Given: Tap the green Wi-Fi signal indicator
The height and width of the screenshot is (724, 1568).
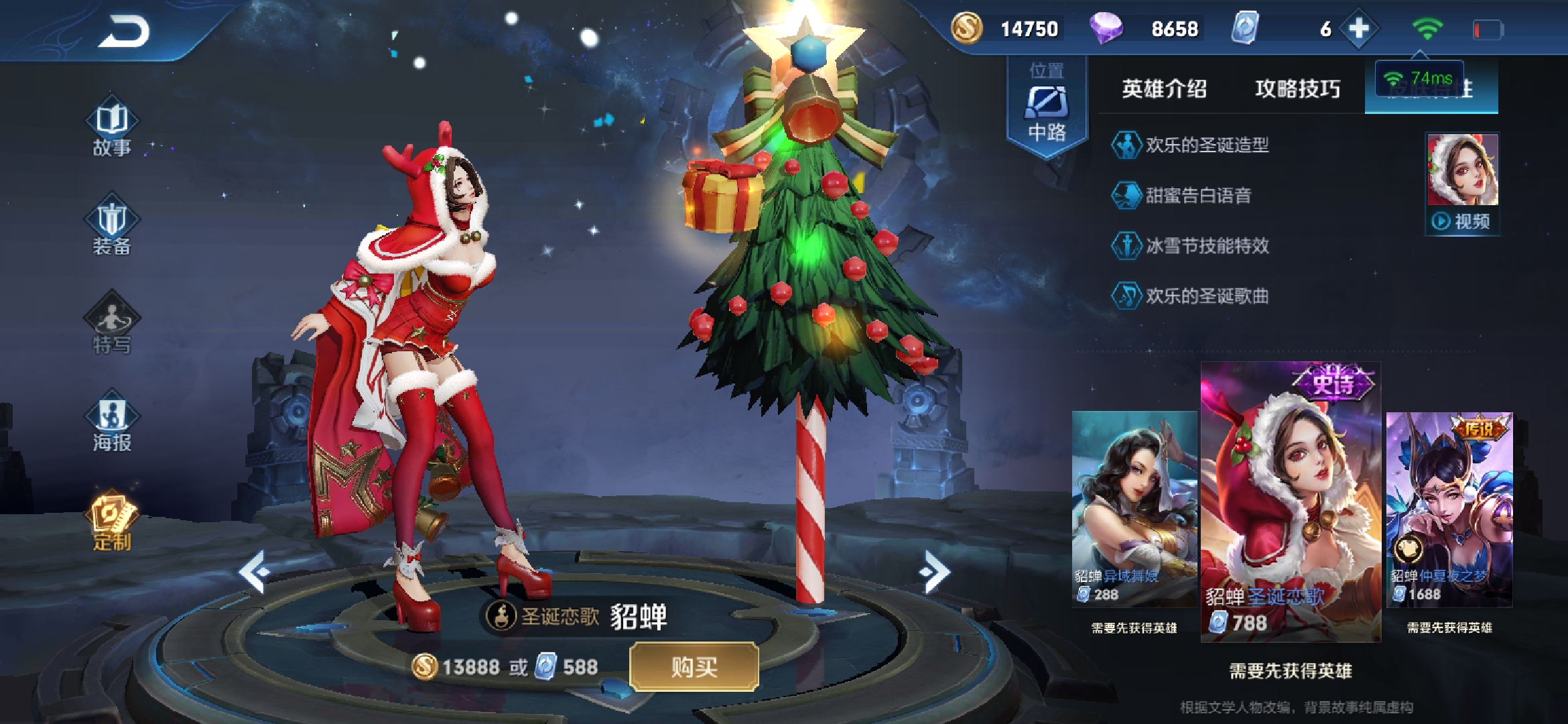Looking at the screenshot, I should [x=1427, y=29].
